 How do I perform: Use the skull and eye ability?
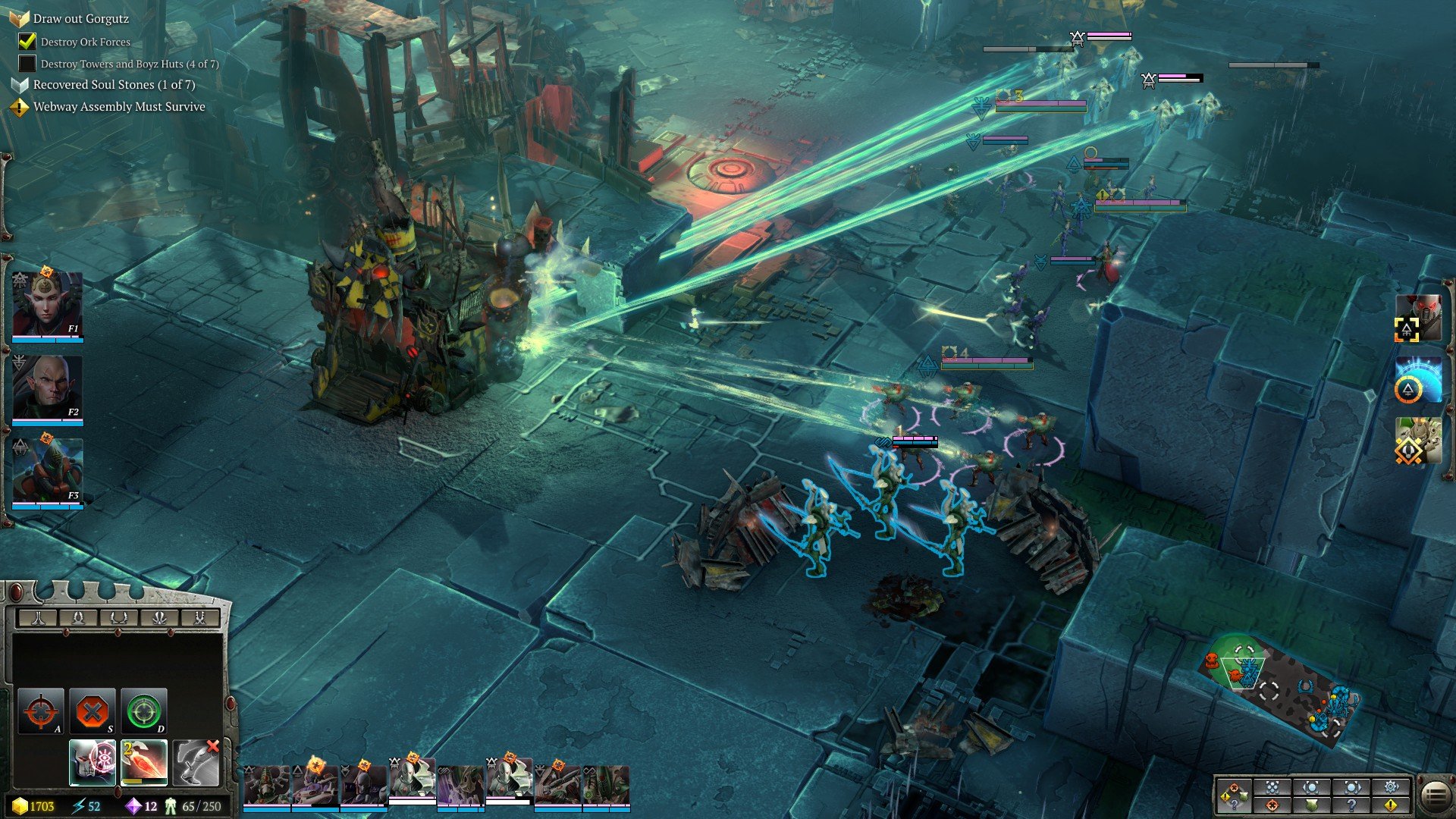pos(93,762)
